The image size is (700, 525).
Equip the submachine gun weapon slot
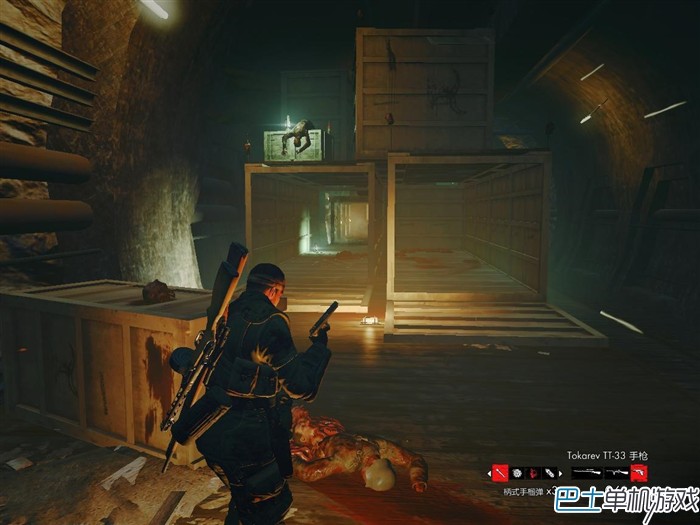click(617, 473)
